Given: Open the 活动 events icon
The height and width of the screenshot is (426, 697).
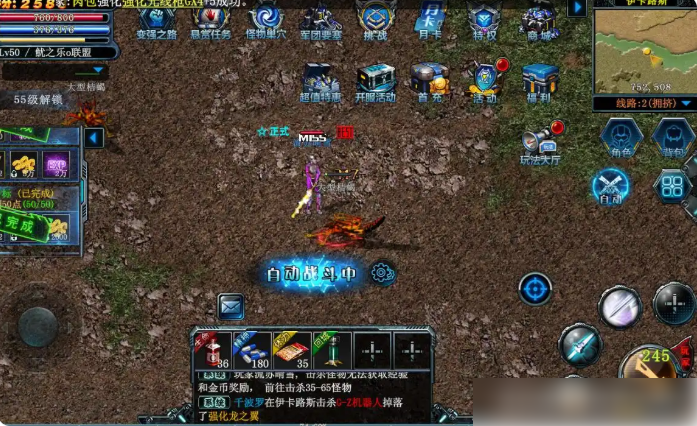Looking at the screenshot, I should (485, 81).
